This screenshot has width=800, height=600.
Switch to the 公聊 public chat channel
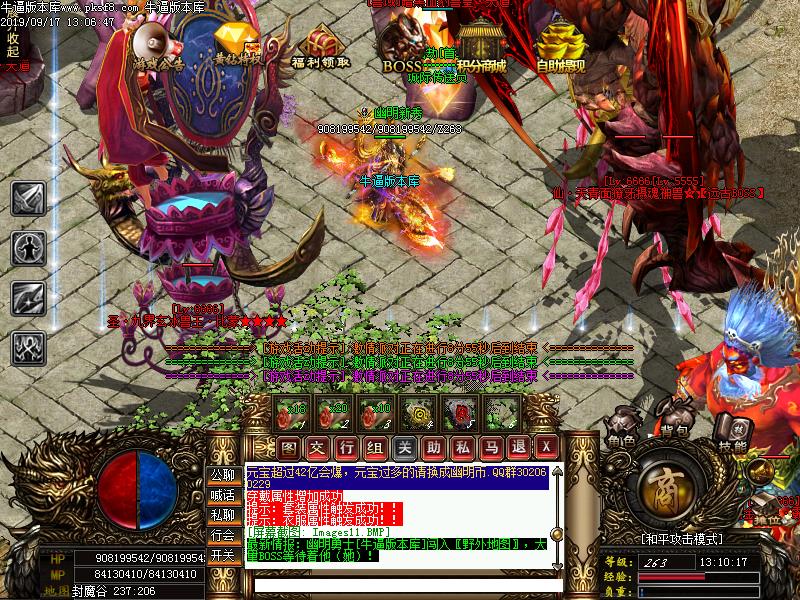point(223,474)
